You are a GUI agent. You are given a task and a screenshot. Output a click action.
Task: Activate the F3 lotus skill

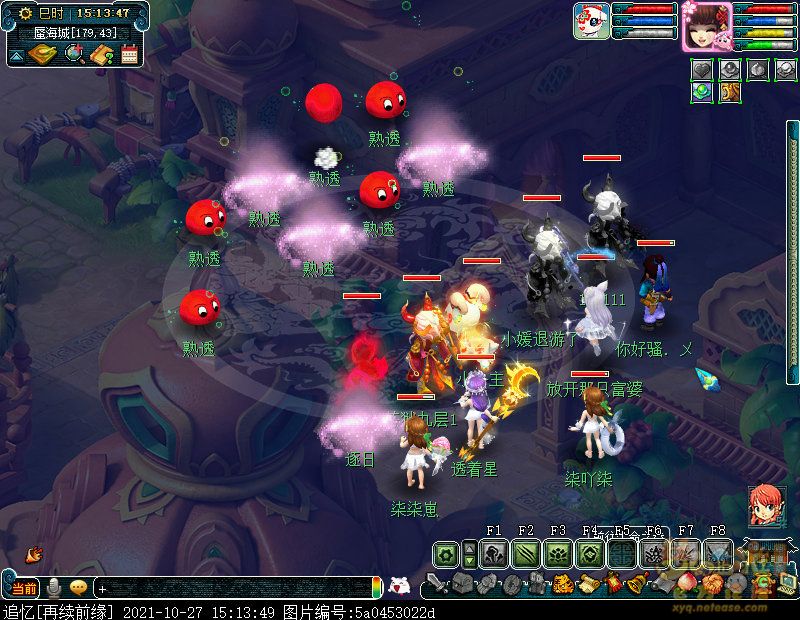click(558, 554)
